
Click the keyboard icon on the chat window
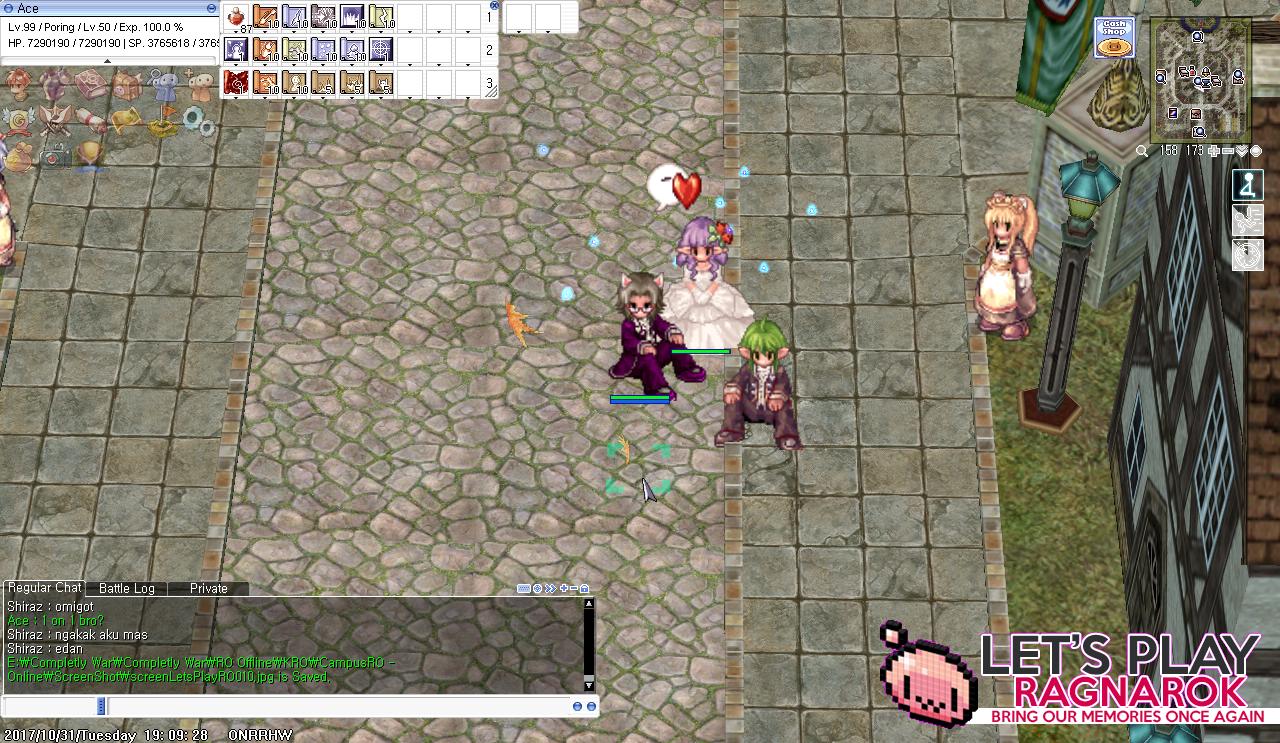point(524,588)
